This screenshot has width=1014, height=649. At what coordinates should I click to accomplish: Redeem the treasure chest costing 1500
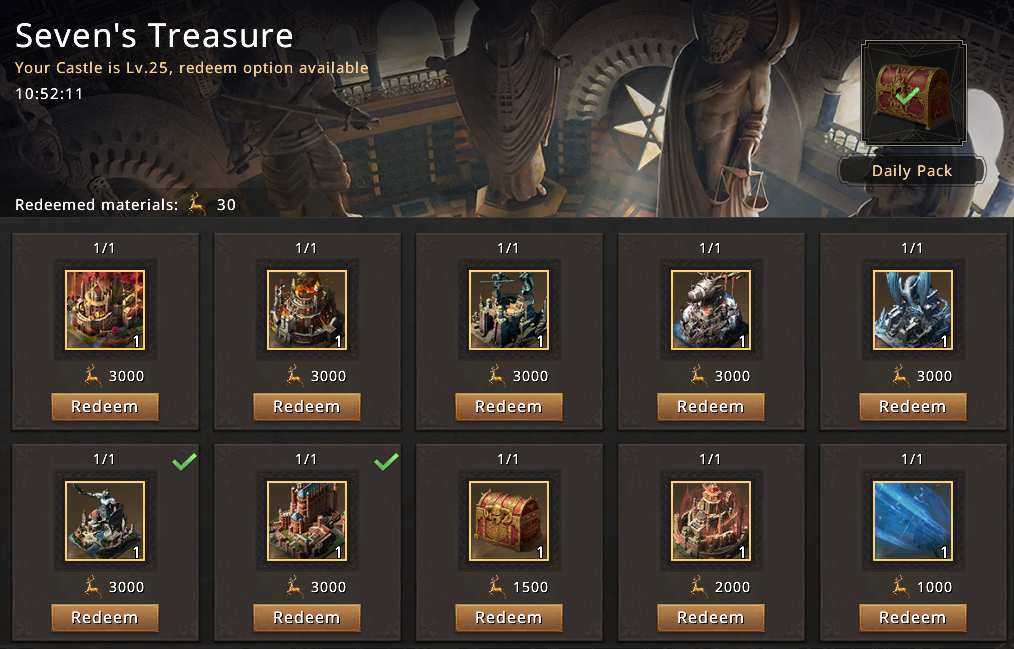pos(508,618)
